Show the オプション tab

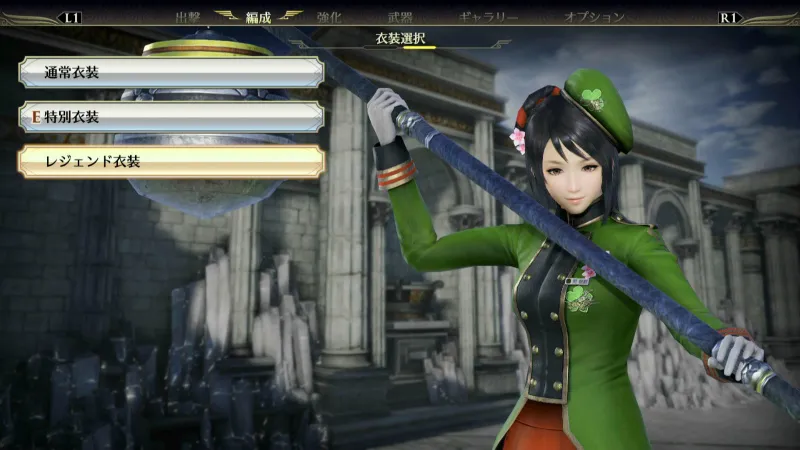594,17
